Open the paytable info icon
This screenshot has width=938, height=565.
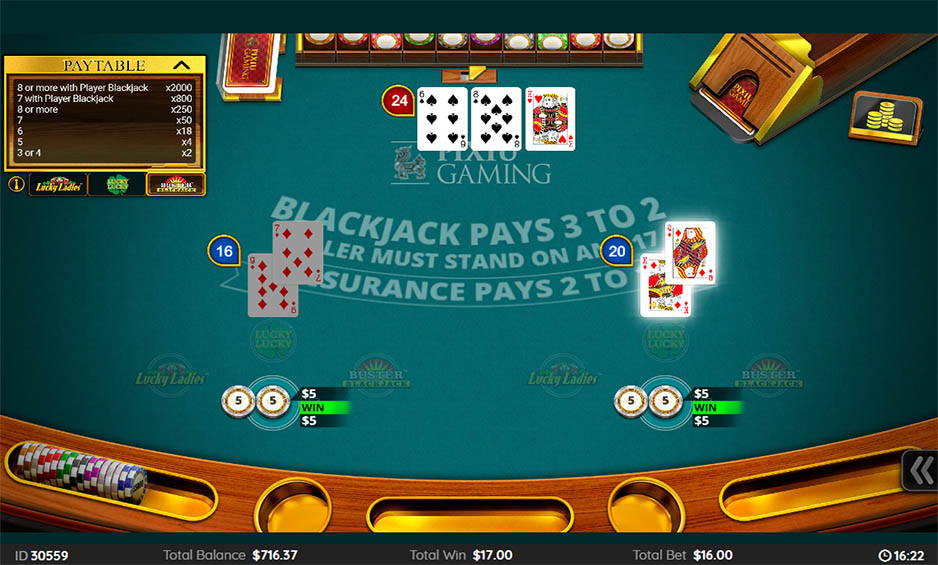[16, 184]
